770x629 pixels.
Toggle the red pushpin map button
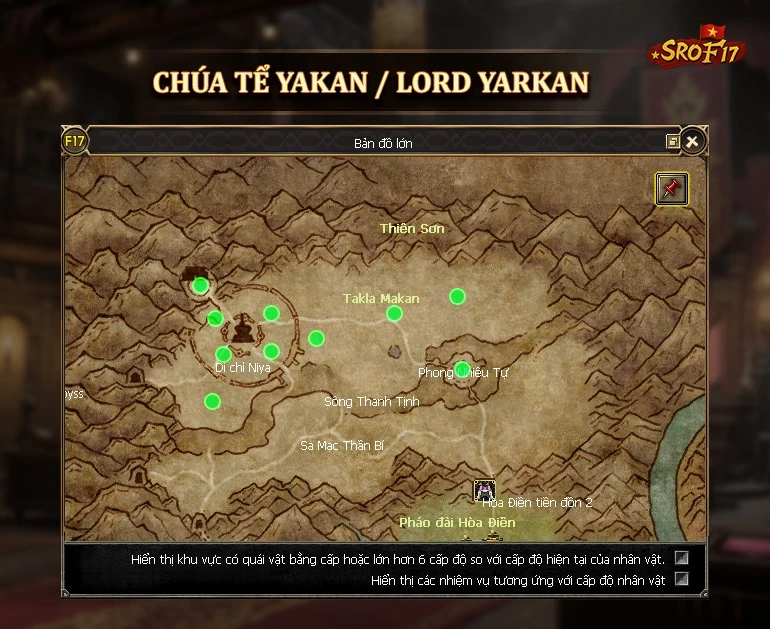tap(671, 188)
